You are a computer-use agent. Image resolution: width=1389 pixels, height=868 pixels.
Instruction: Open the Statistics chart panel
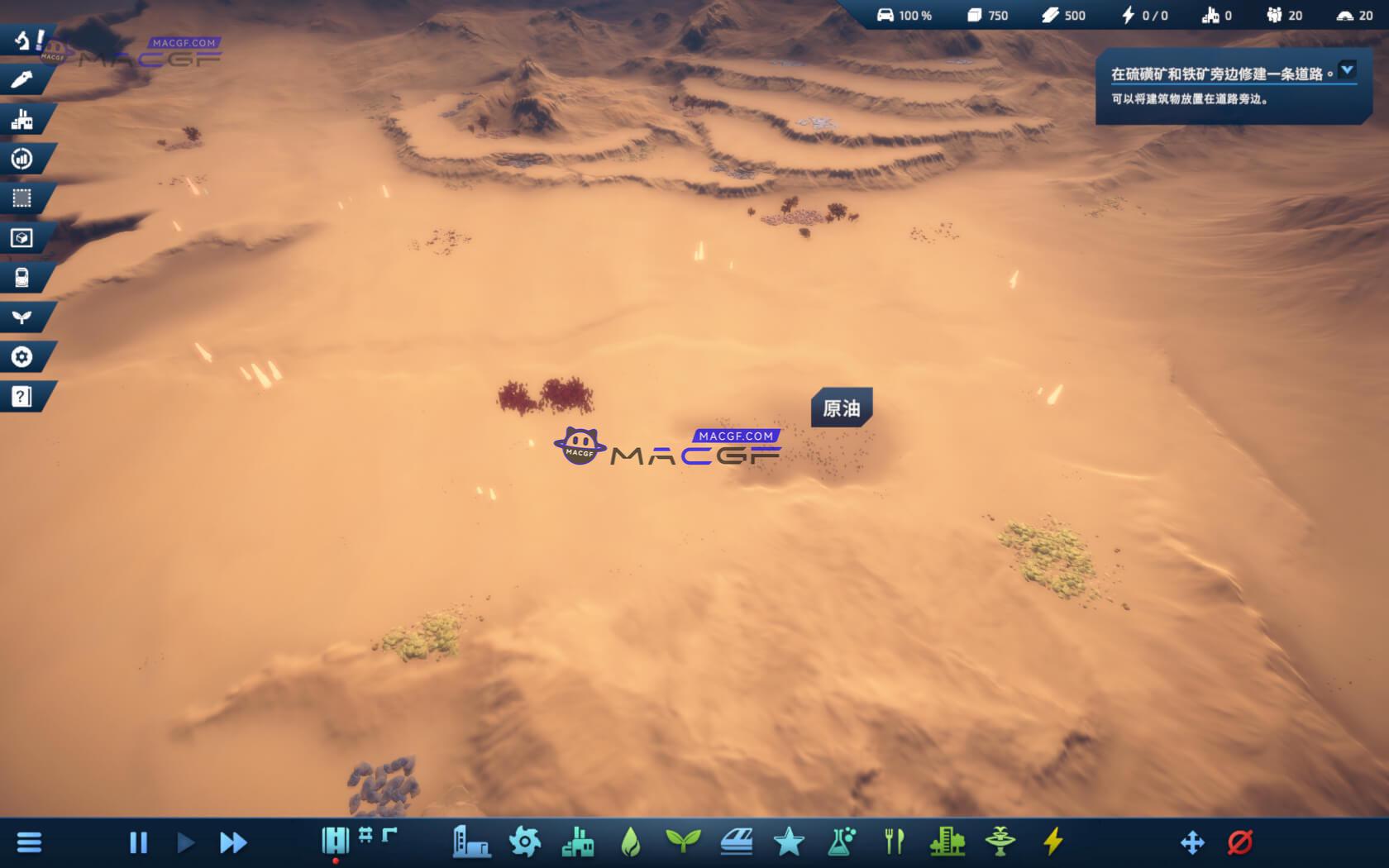click(21, 159)
